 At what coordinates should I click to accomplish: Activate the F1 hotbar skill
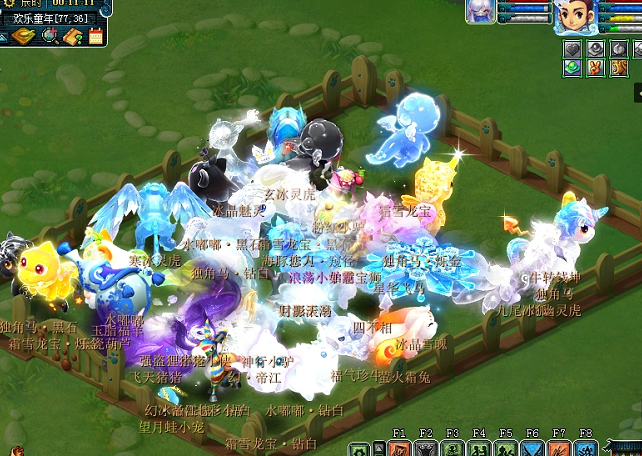point(399,448)
